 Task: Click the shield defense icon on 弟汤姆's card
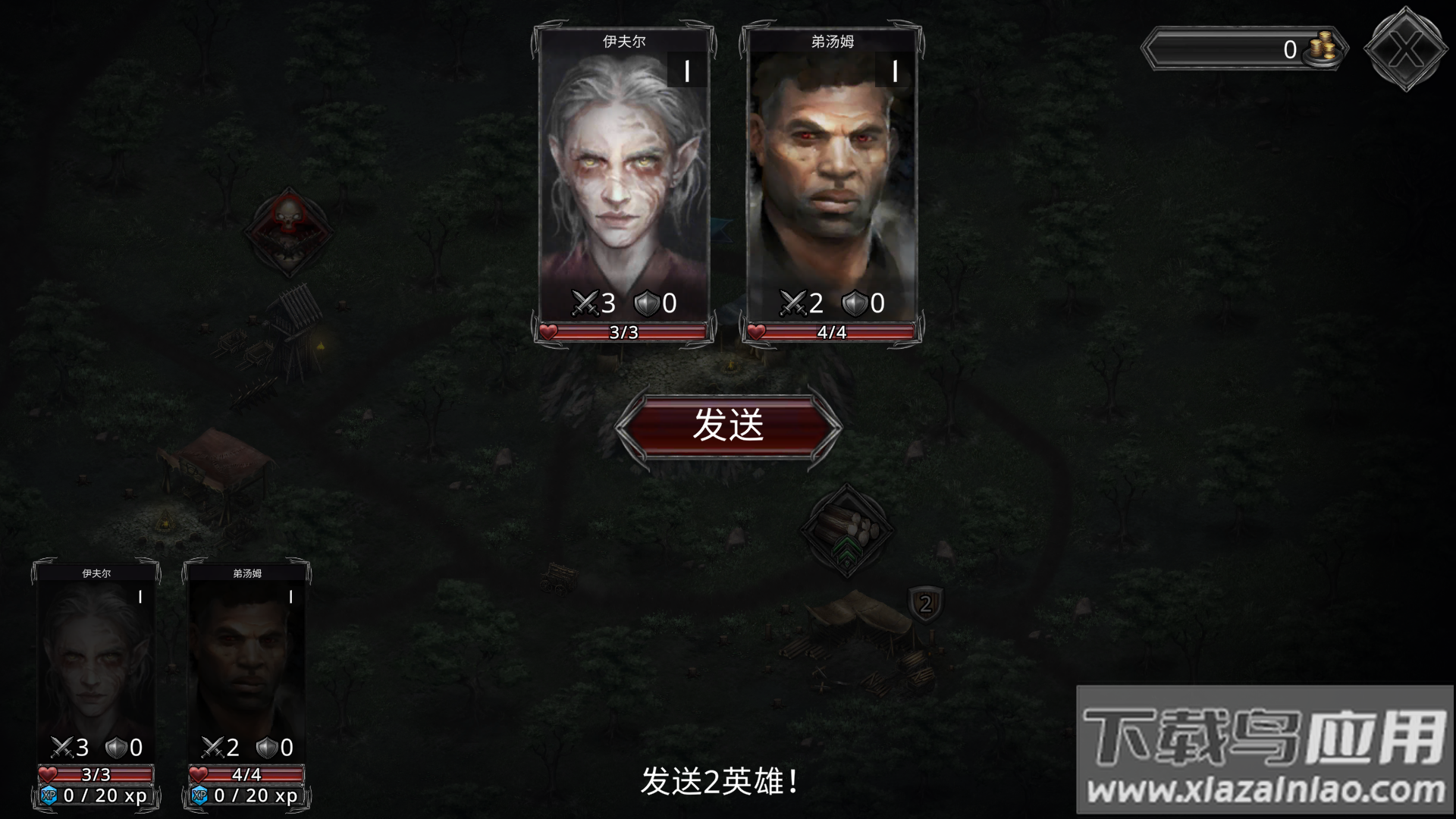(x=854, y=303)
